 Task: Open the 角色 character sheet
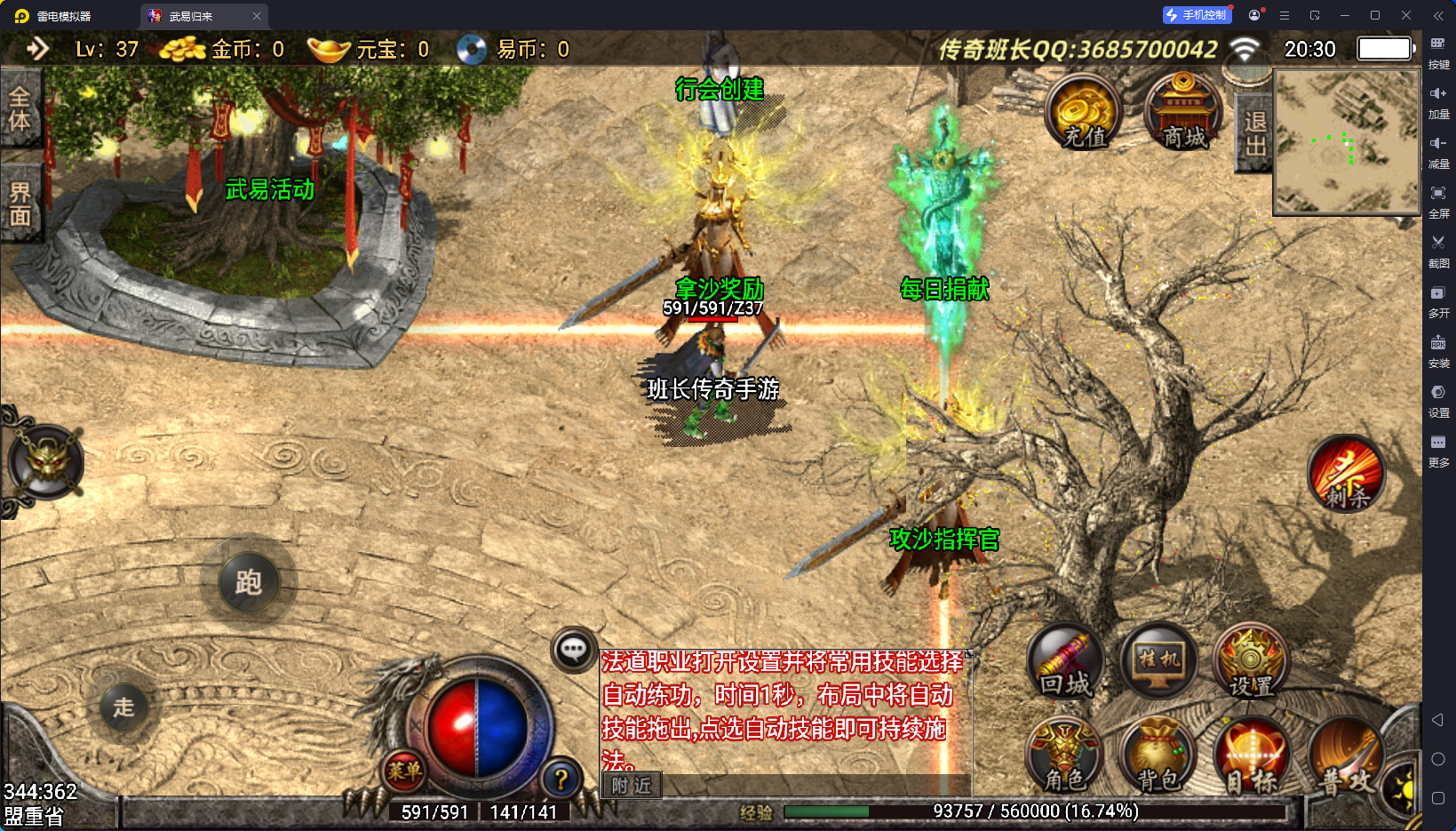pyautogui.click(x=1064, y=758)
